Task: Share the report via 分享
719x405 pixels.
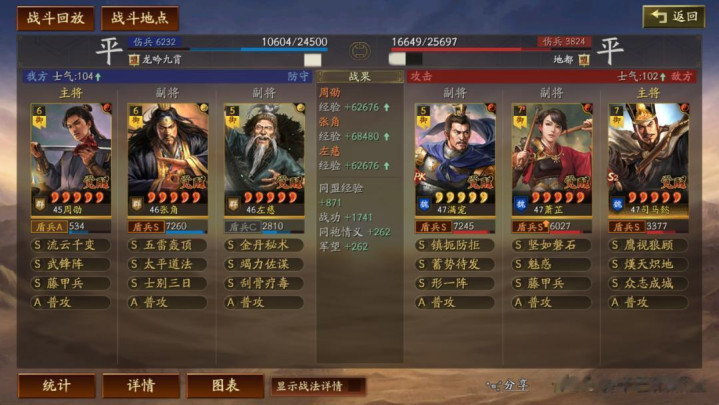Action: click(508, 386)
